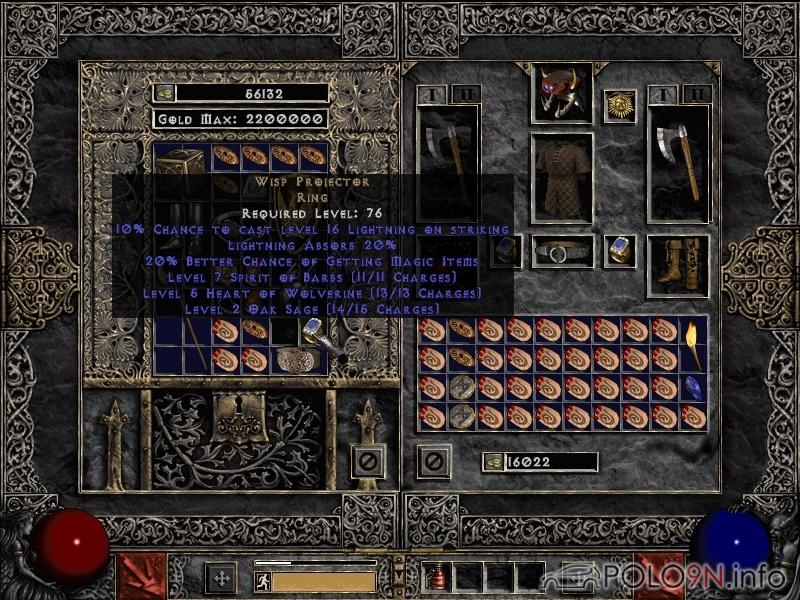
Task: Open the mini panel crosshair button
Action: pos(220,577)
